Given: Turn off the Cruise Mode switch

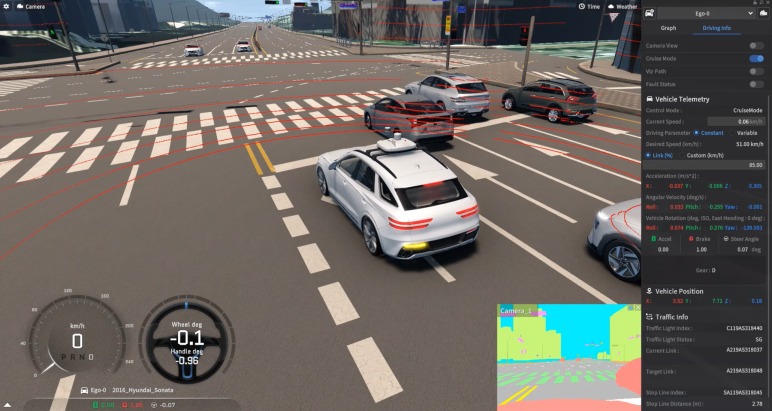Looking at the screenshot, I should point(756,59).
